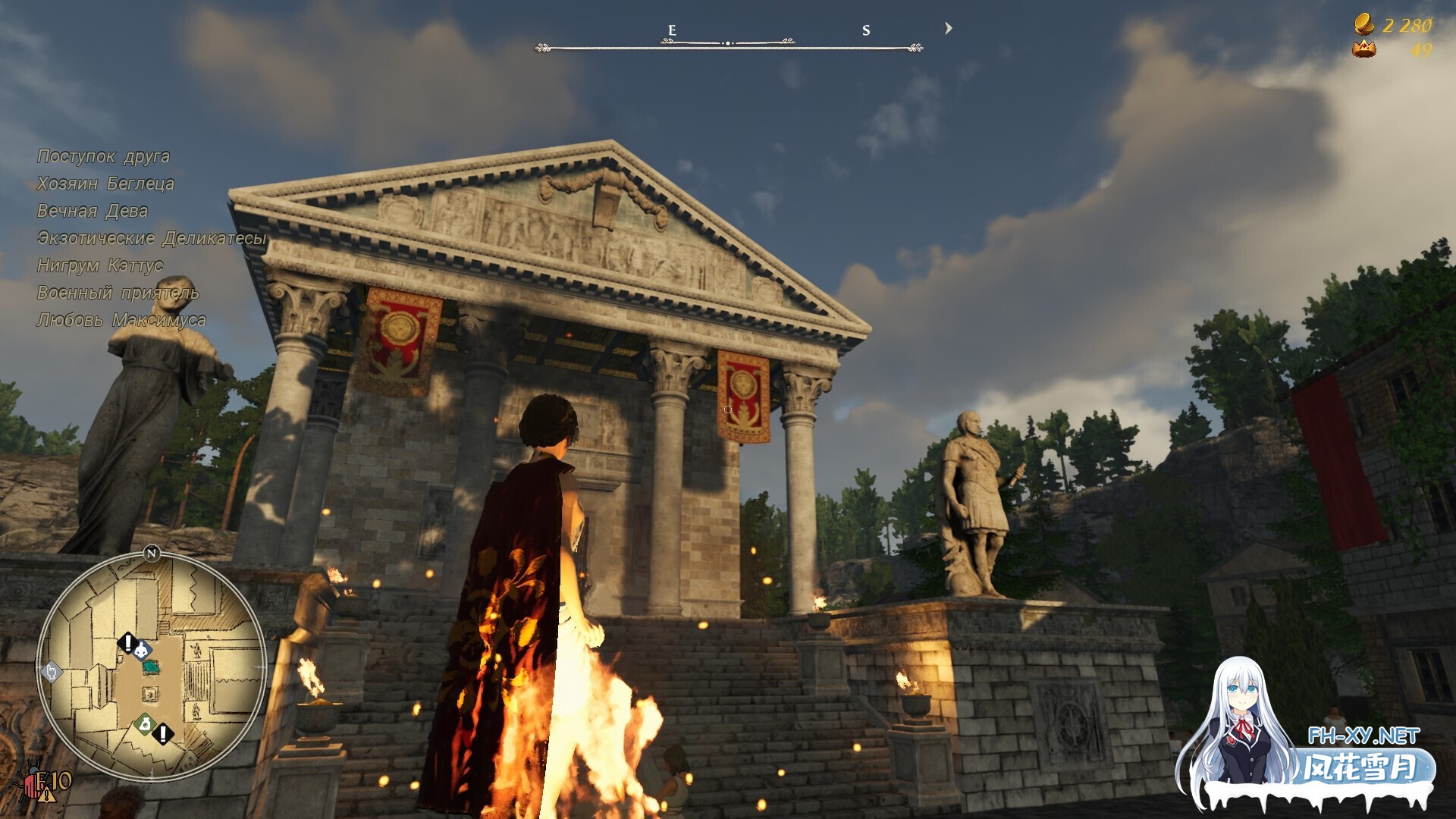
Task: Click the N compass indicator on minimap
Action: coord(152,552)
